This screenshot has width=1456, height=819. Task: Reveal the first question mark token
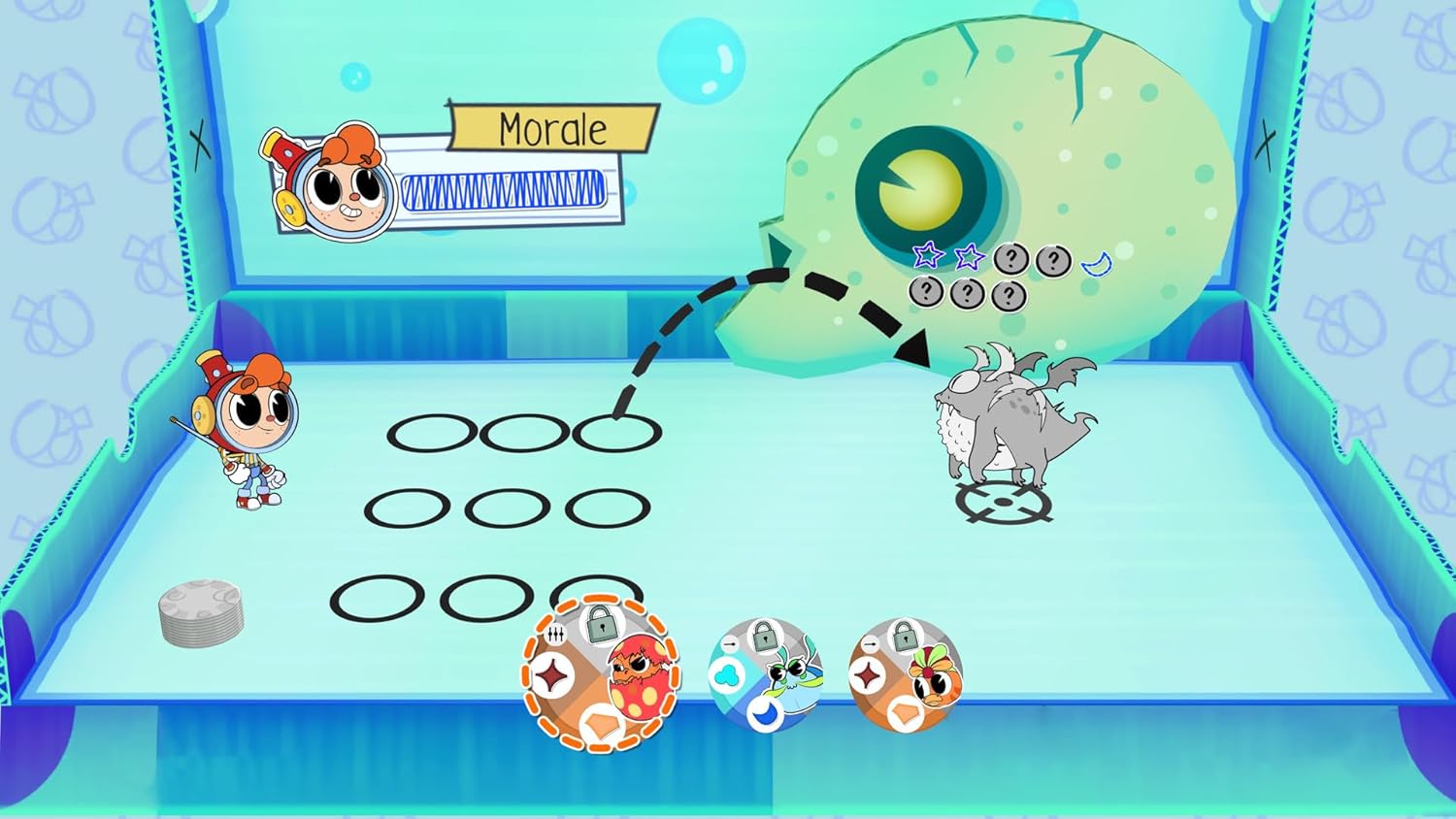pyautogui.click(x=1011, y=258)
